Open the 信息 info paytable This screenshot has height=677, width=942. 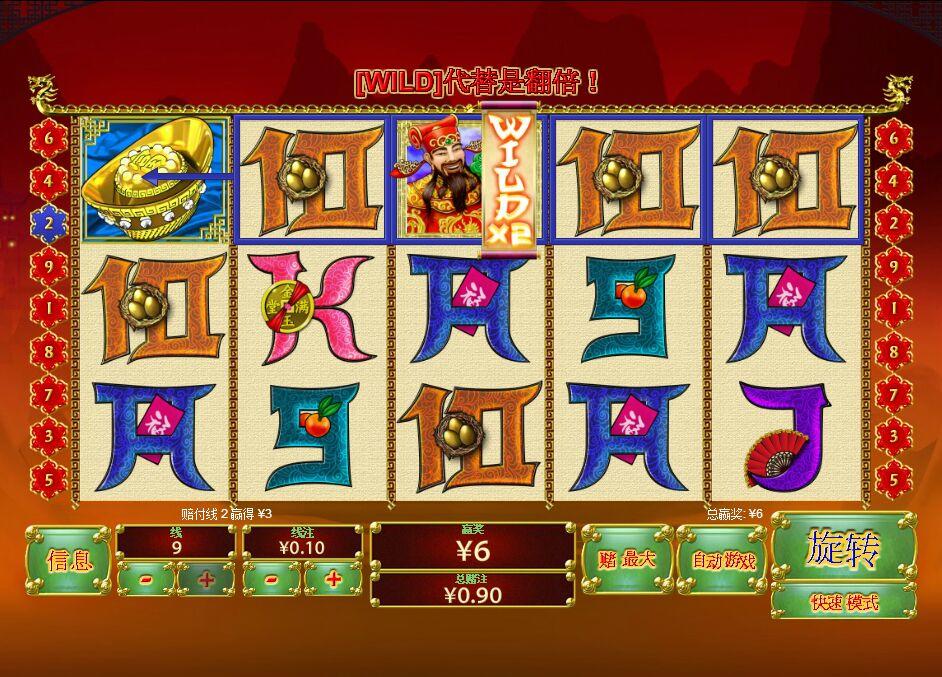[68, 560]
